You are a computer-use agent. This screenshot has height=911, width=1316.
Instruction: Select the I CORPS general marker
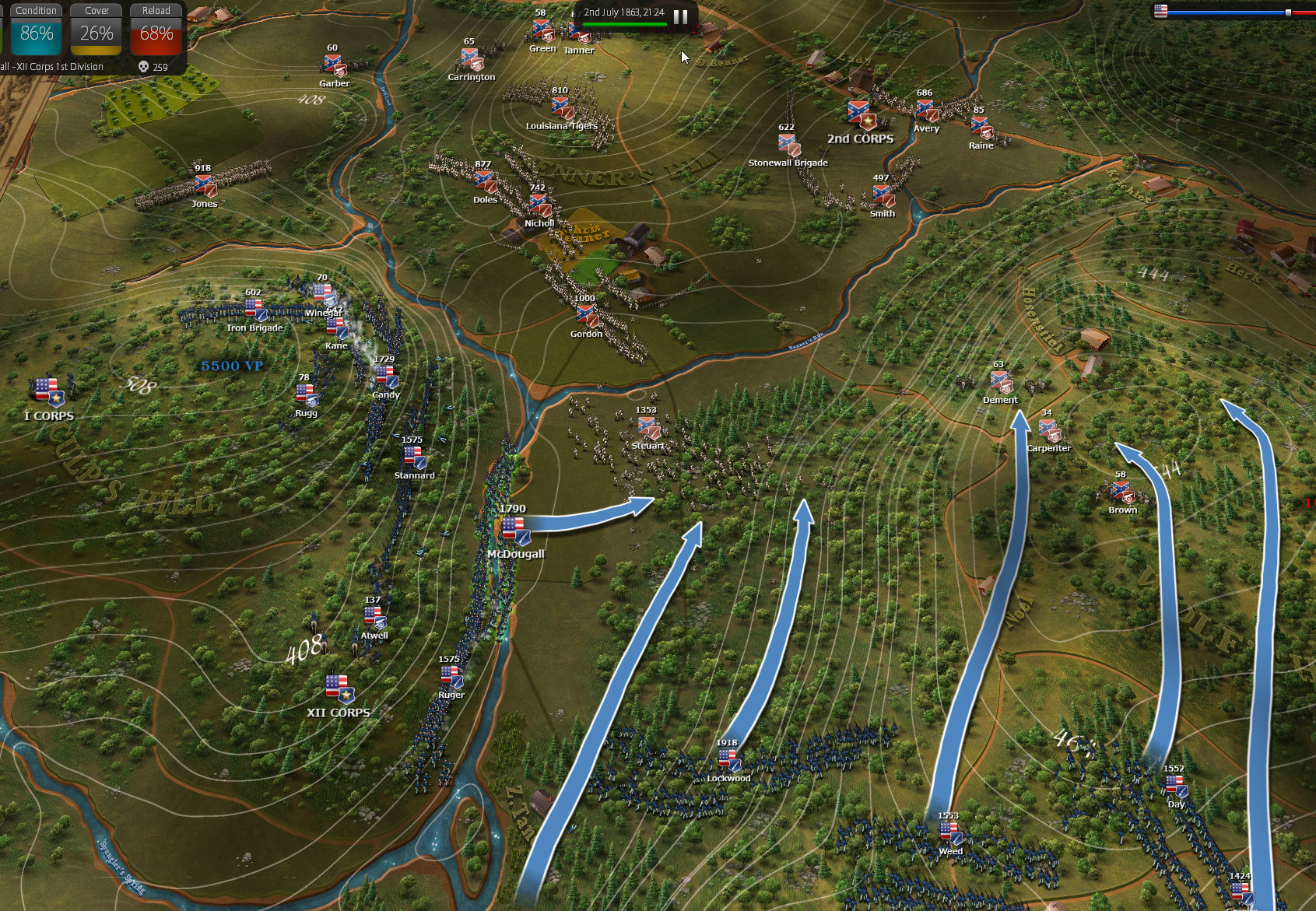[48, 391]
